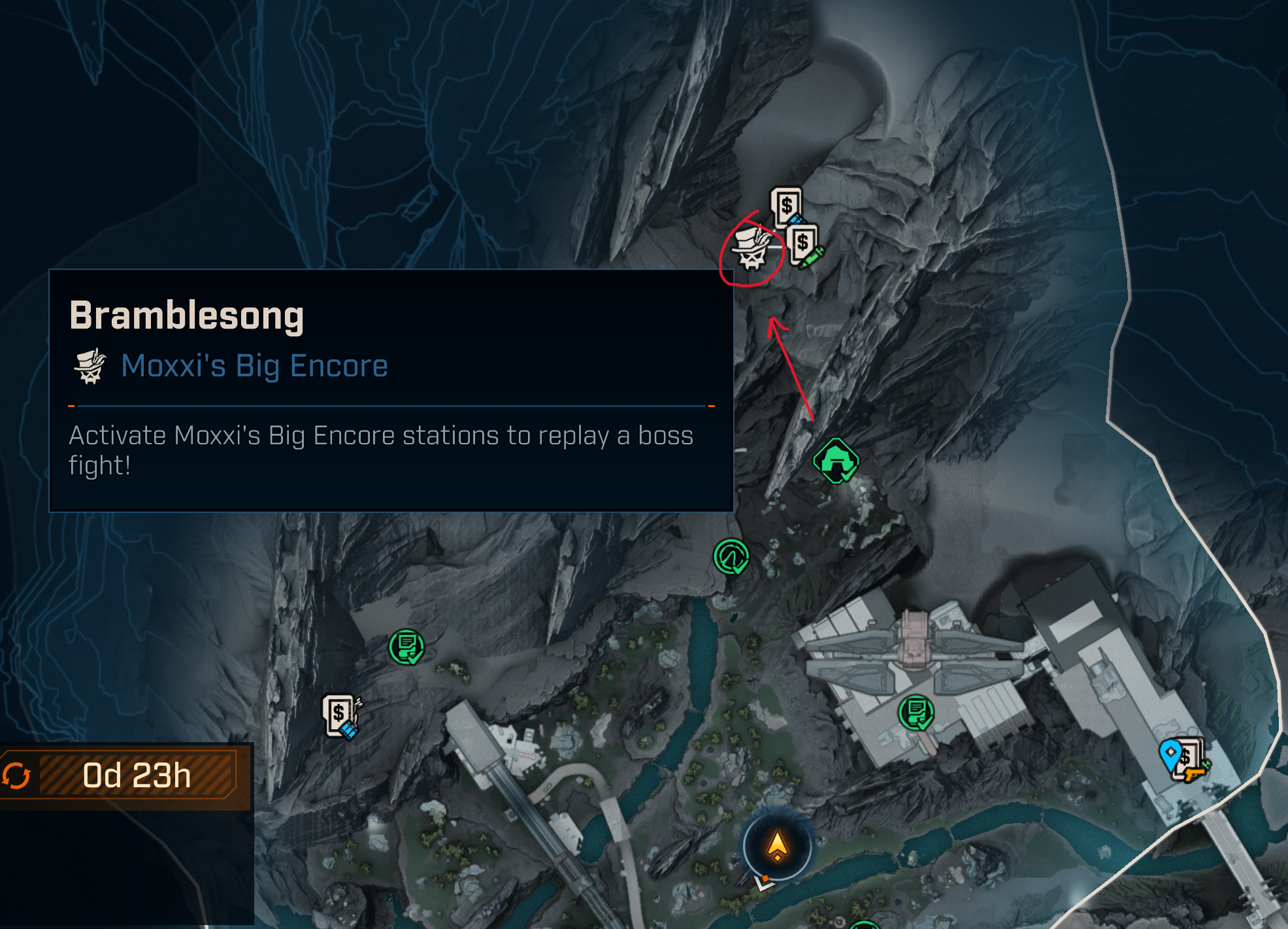Select Moxxi's Big Encore skull marker
1288x929 pixels.
pyautogui.click(x=752, y=249)
